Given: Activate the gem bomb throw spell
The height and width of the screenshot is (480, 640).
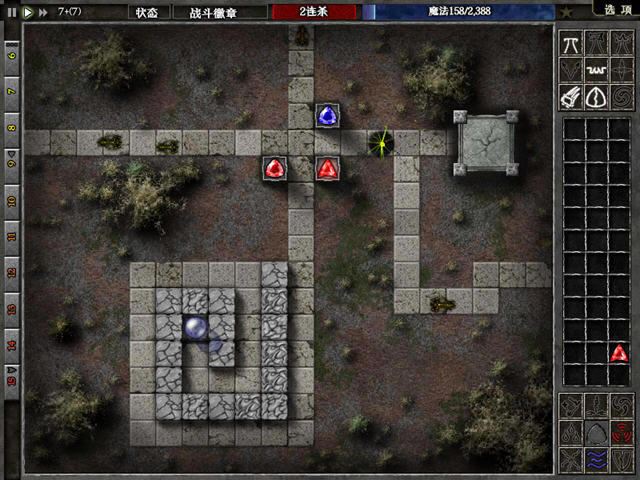Looking at the screenshot, I should point(572,97).
